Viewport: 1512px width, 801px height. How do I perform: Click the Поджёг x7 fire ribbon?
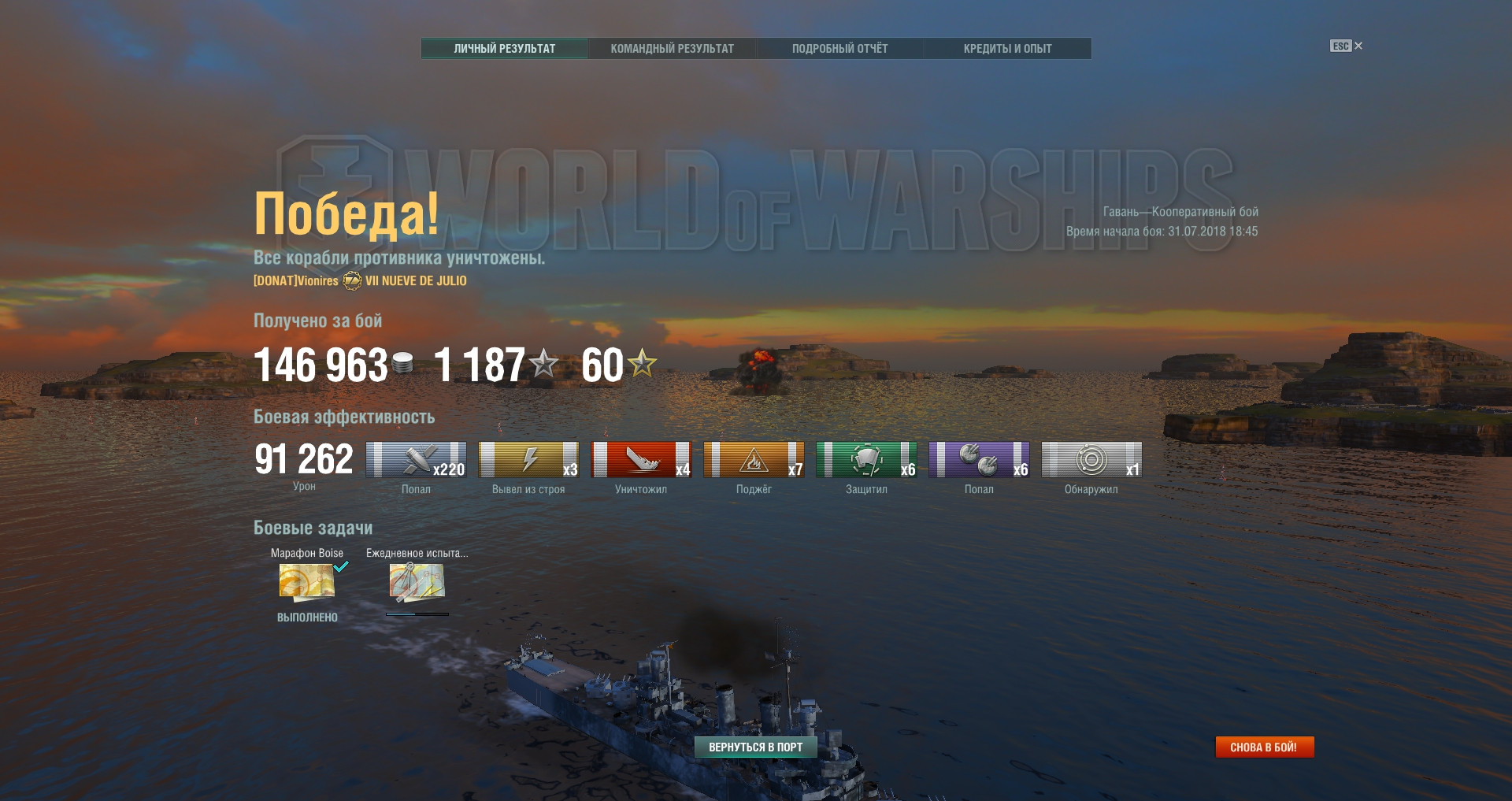(754, 460)
